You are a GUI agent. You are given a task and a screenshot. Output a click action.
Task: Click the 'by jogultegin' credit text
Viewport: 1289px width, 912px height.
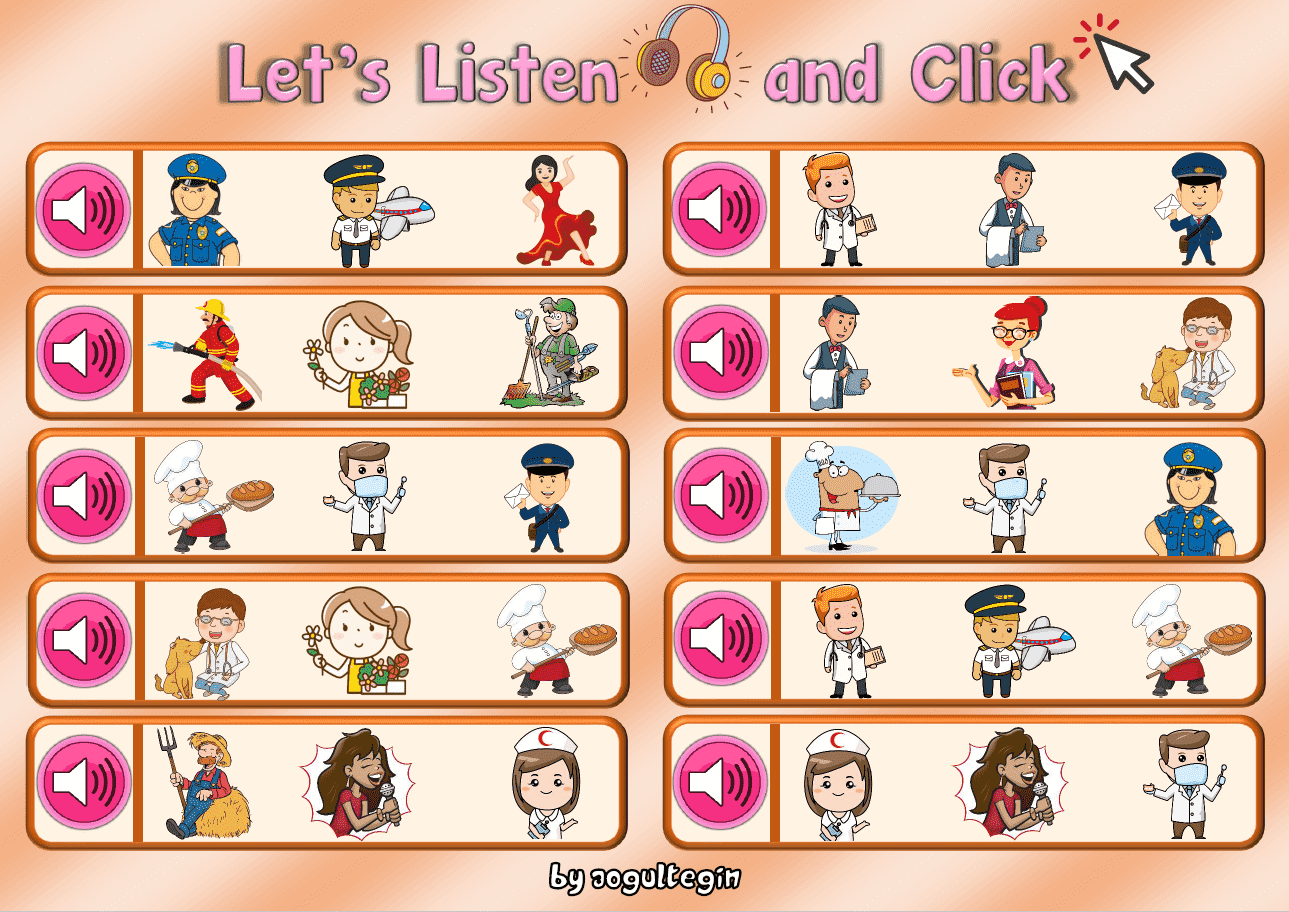[x=645, y=880]
